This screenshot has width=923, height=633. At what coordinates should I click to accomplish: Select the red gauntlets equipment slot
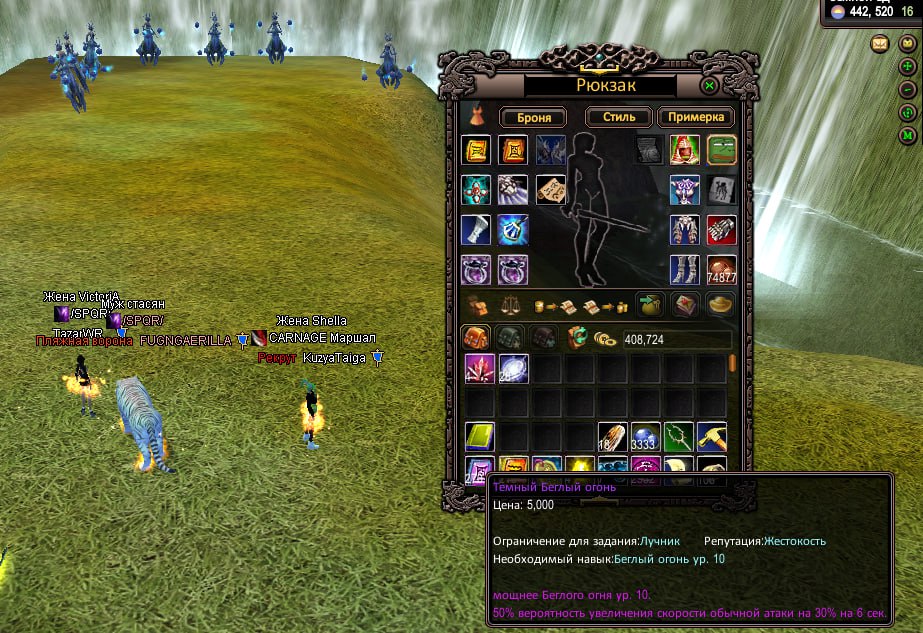pyautogui.click(x=722, y=229)
